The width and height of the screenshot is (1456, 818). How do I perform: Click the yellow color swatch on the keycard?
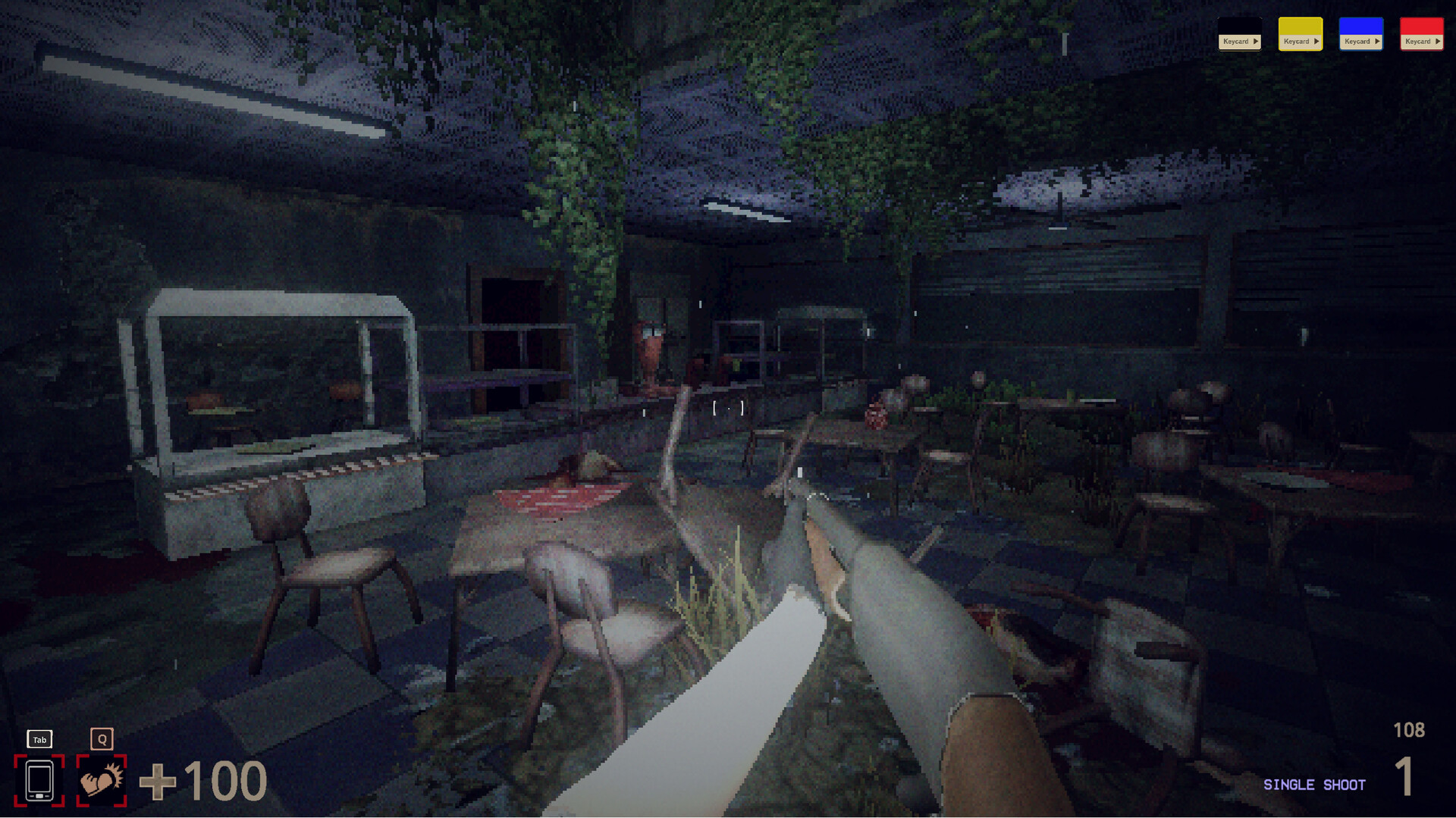click(1300, 24)
